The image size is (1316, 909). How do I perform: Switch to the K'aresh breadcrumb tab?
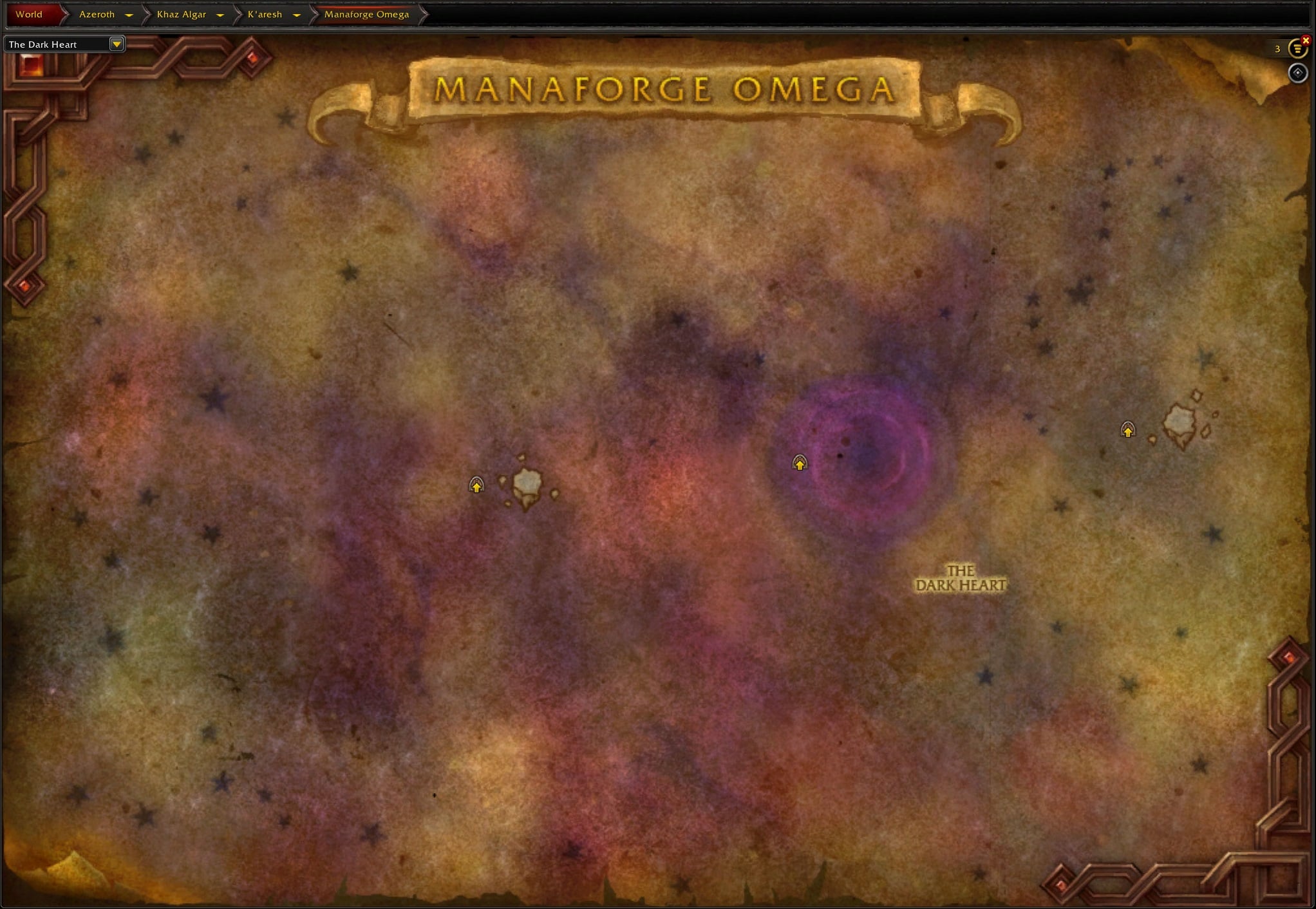point(264,14)
